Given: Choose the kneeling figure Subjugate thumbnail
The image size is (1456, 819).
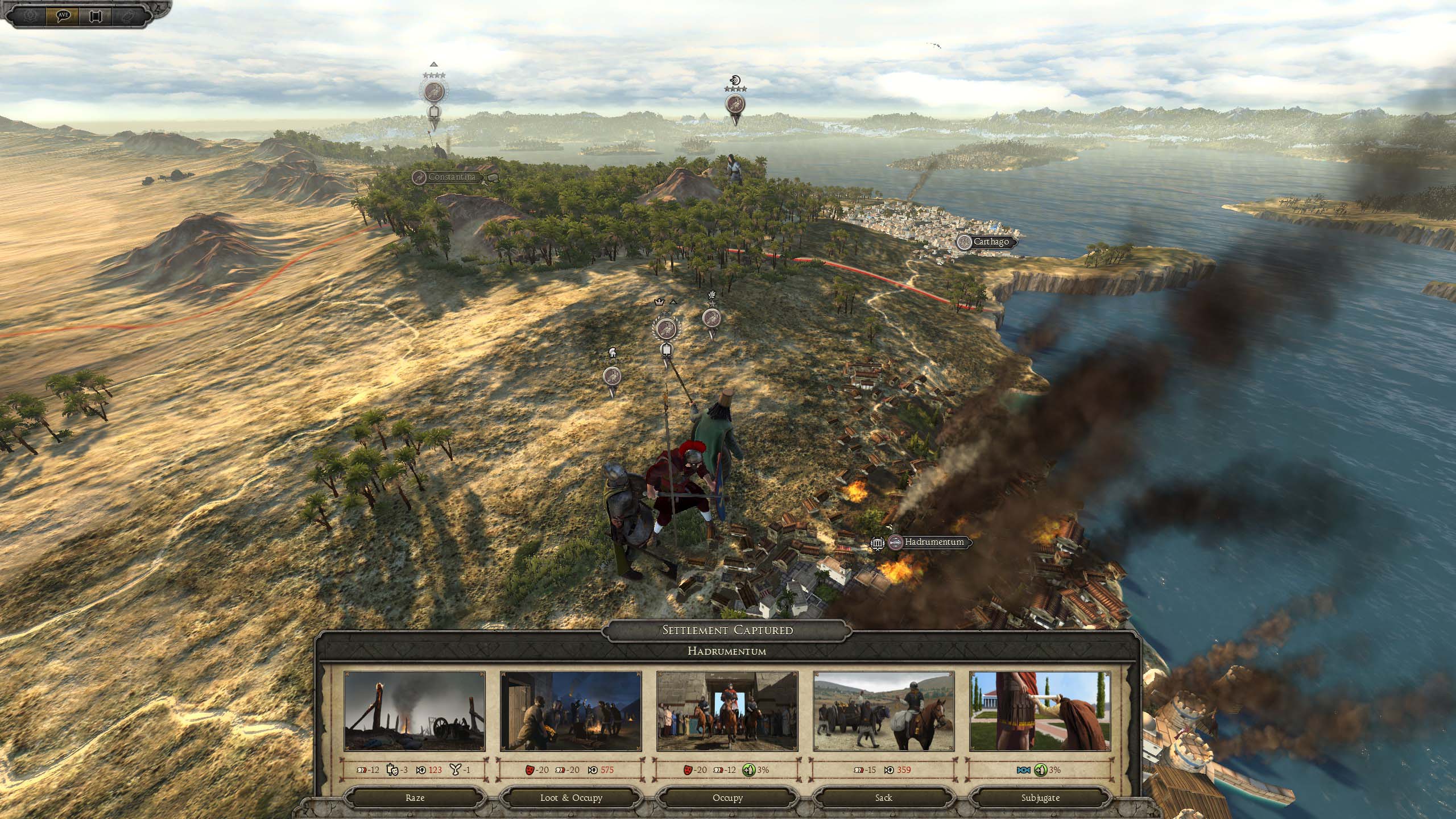Looking at the screenshot, I should point(1040,712).
